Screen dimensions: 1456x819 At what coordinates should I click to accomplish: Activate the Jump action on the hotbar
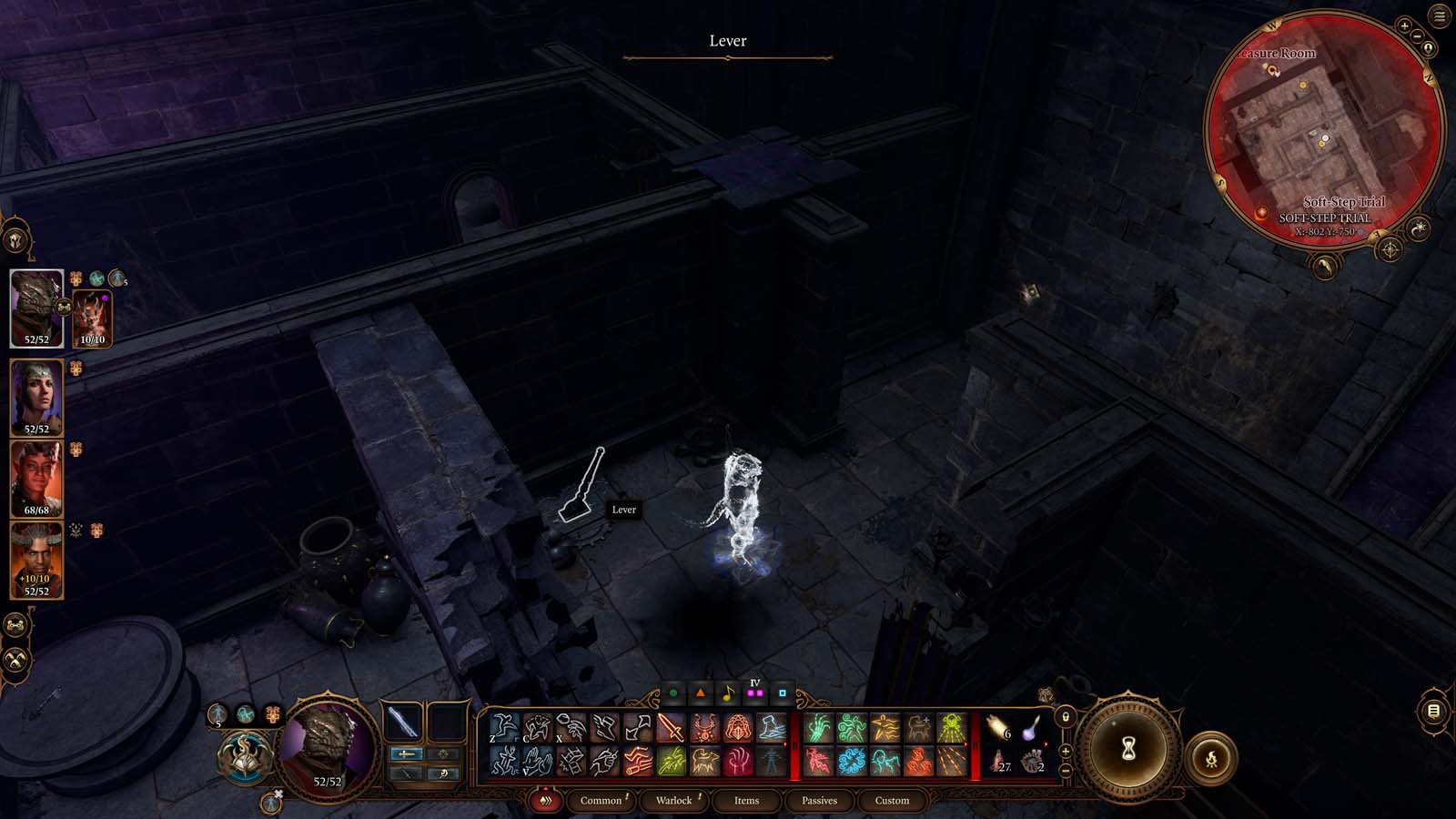tap(504, 727)
